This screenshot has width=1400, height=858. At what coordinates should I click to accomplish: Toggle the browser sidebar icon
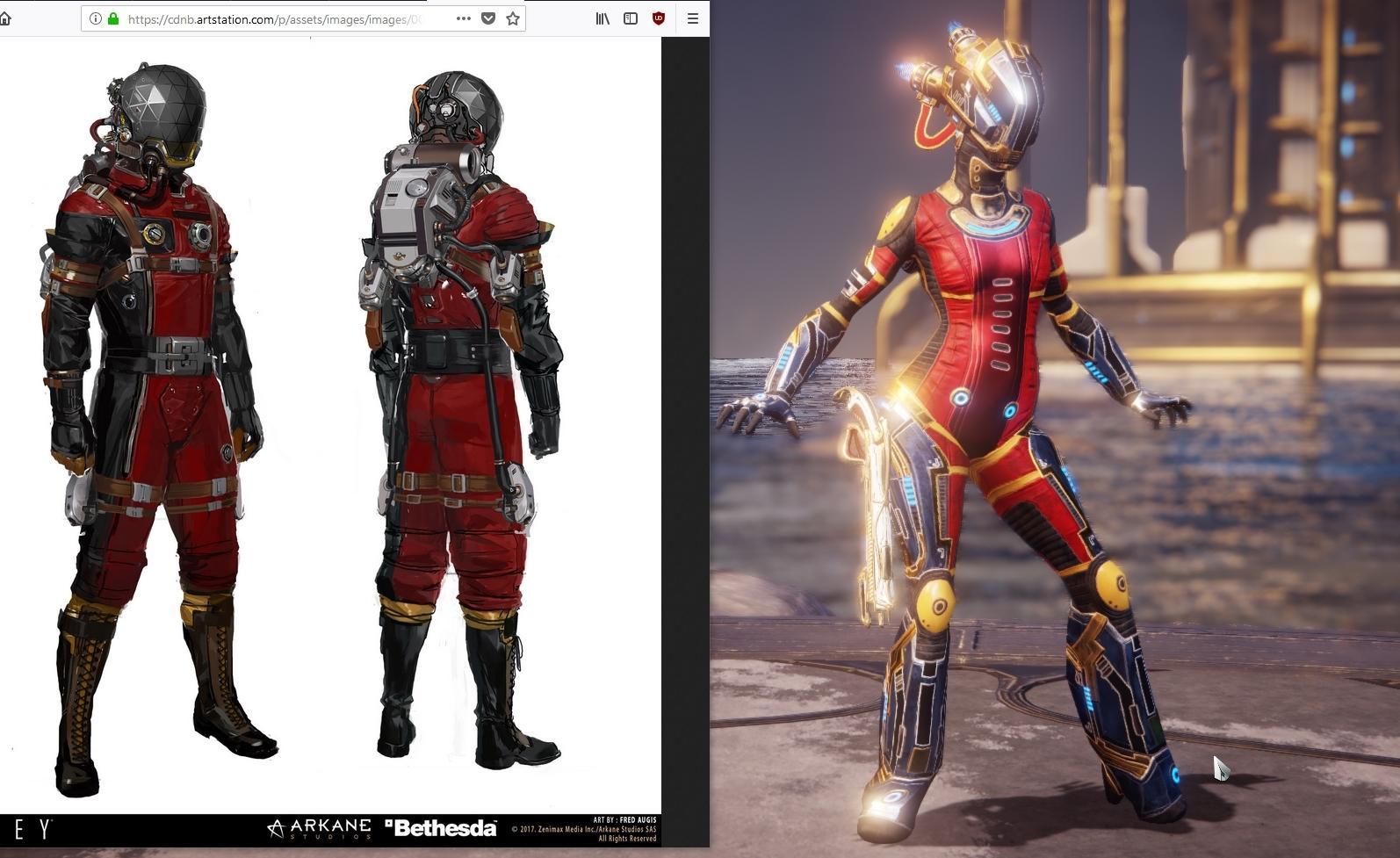tap(631, 18)
